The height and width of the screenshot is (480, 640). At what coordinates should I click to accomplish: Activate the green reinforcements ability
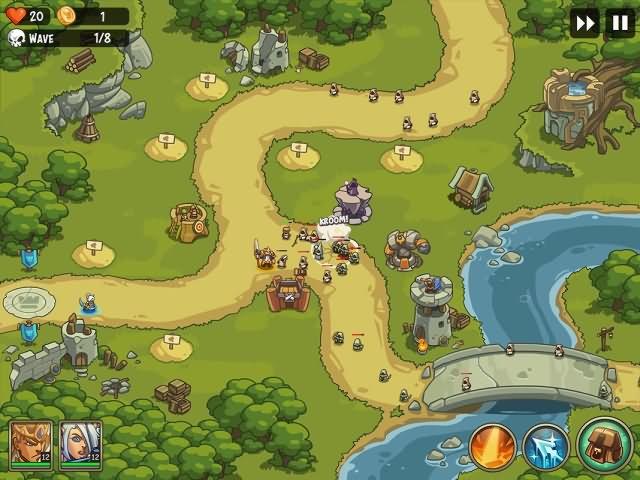coord(602,445)
